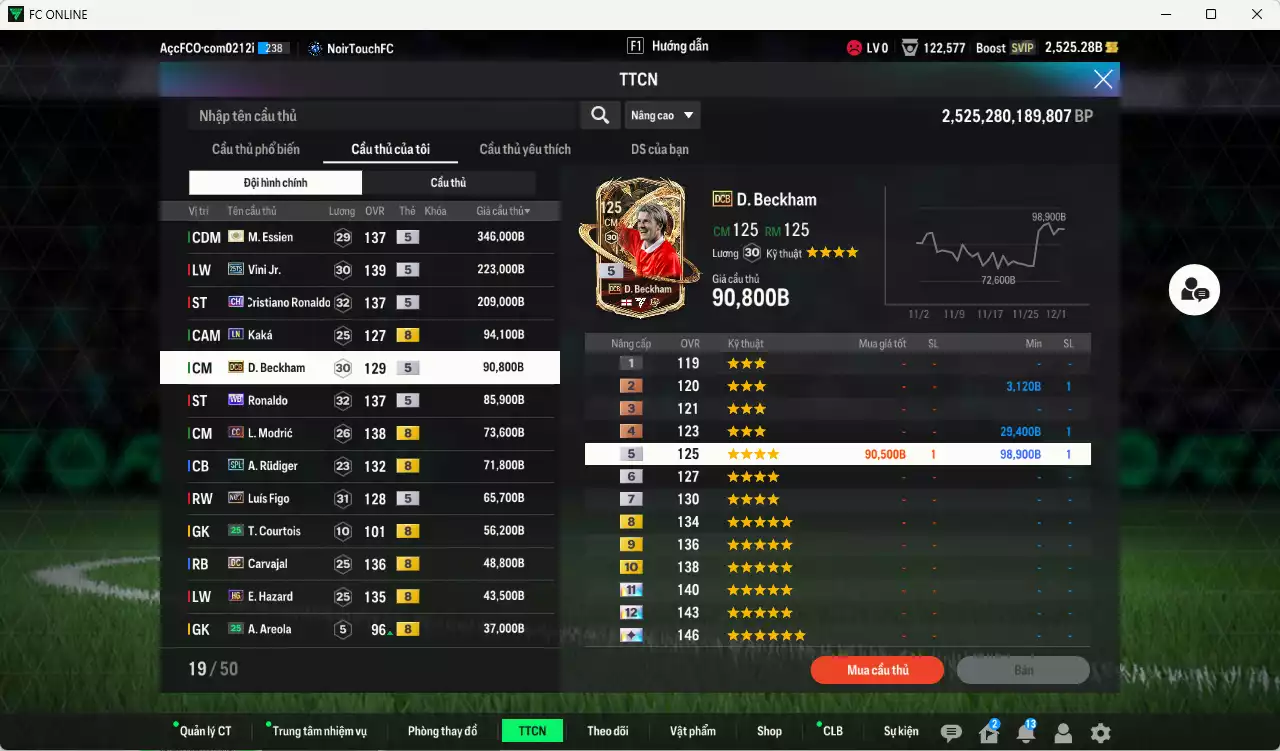Click the 'Mua cầu thủ' orange button
Screen dimensions: 1280x751
[x=877, y=670]
